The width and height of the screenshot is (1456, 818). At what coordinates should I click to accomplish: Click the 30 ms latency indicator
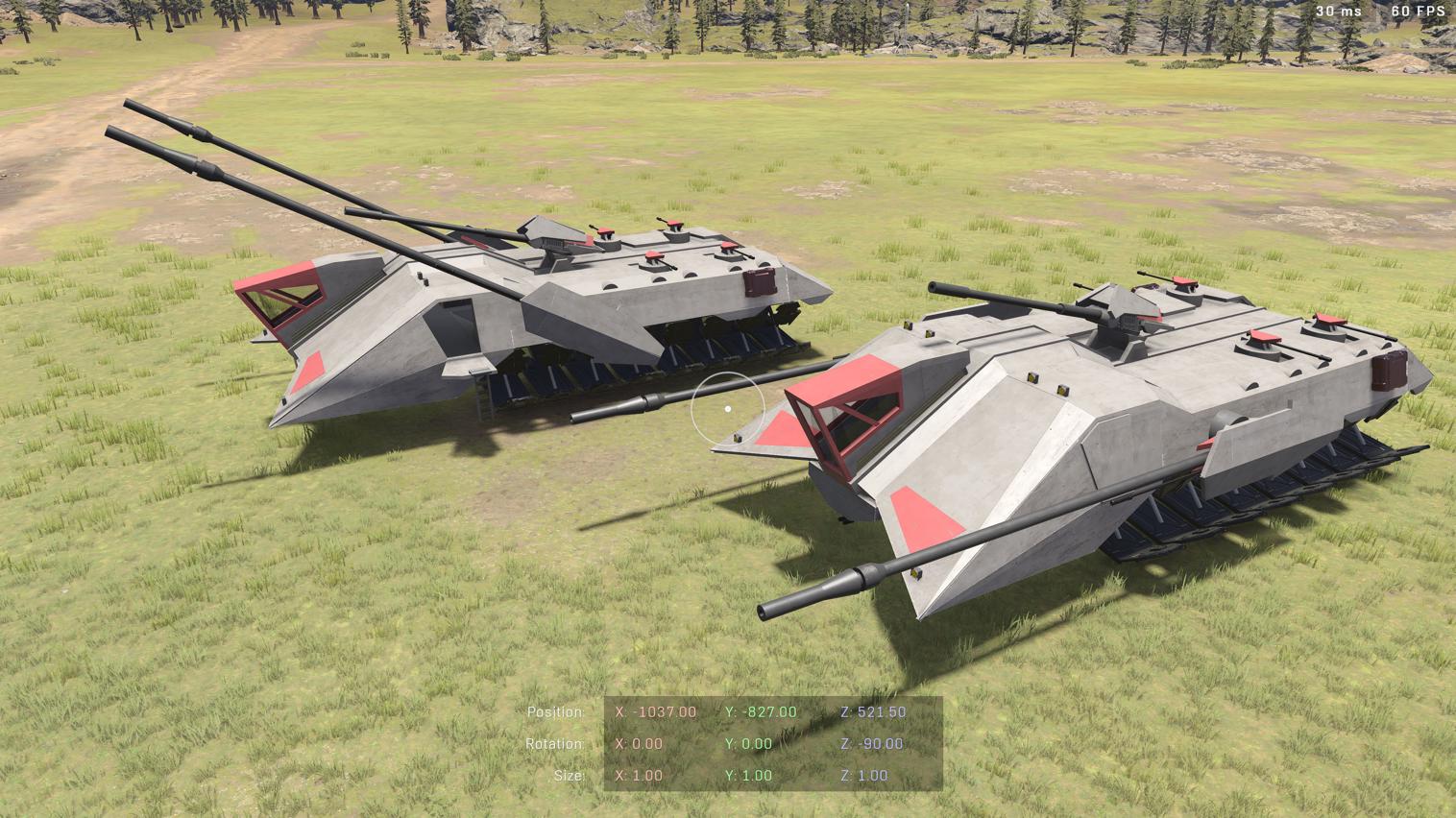1338,12
